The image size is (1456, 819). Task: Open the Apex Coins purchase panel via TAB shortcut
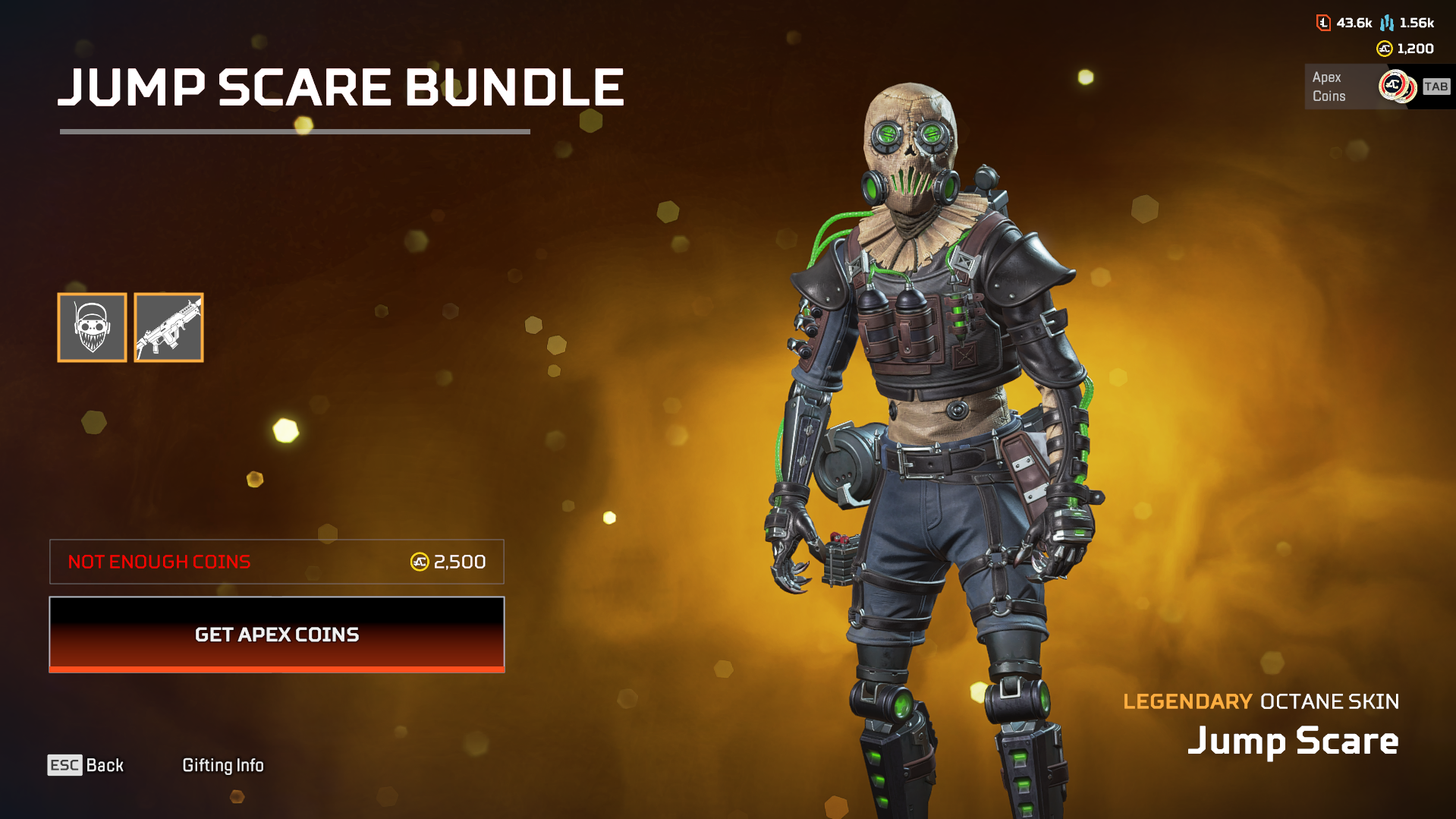click(1435, 87)
